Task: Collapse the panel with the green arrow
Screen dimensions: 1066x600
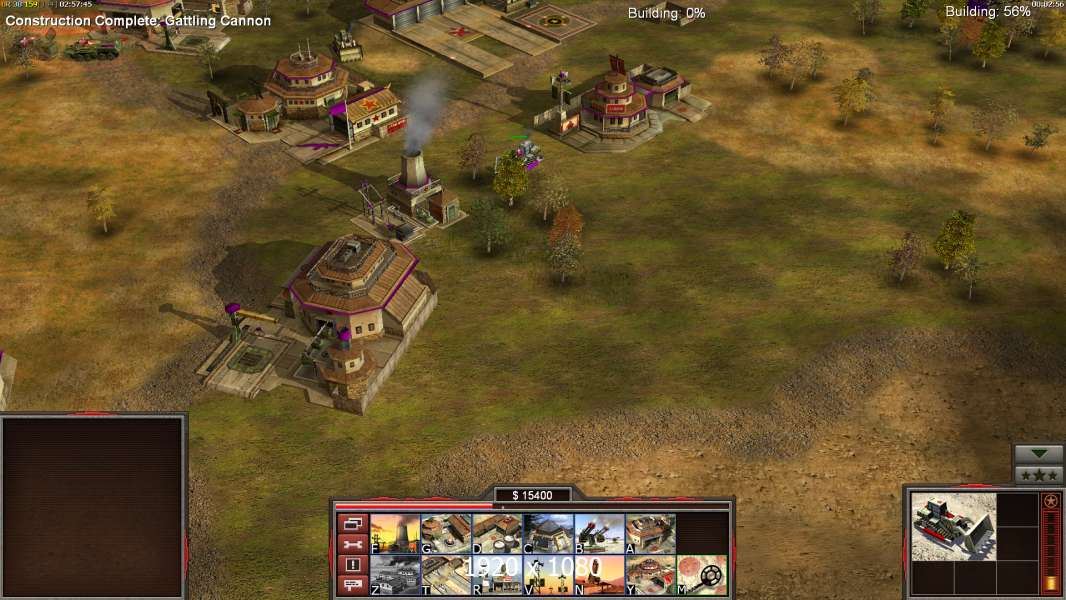Action: (1039, 454)
